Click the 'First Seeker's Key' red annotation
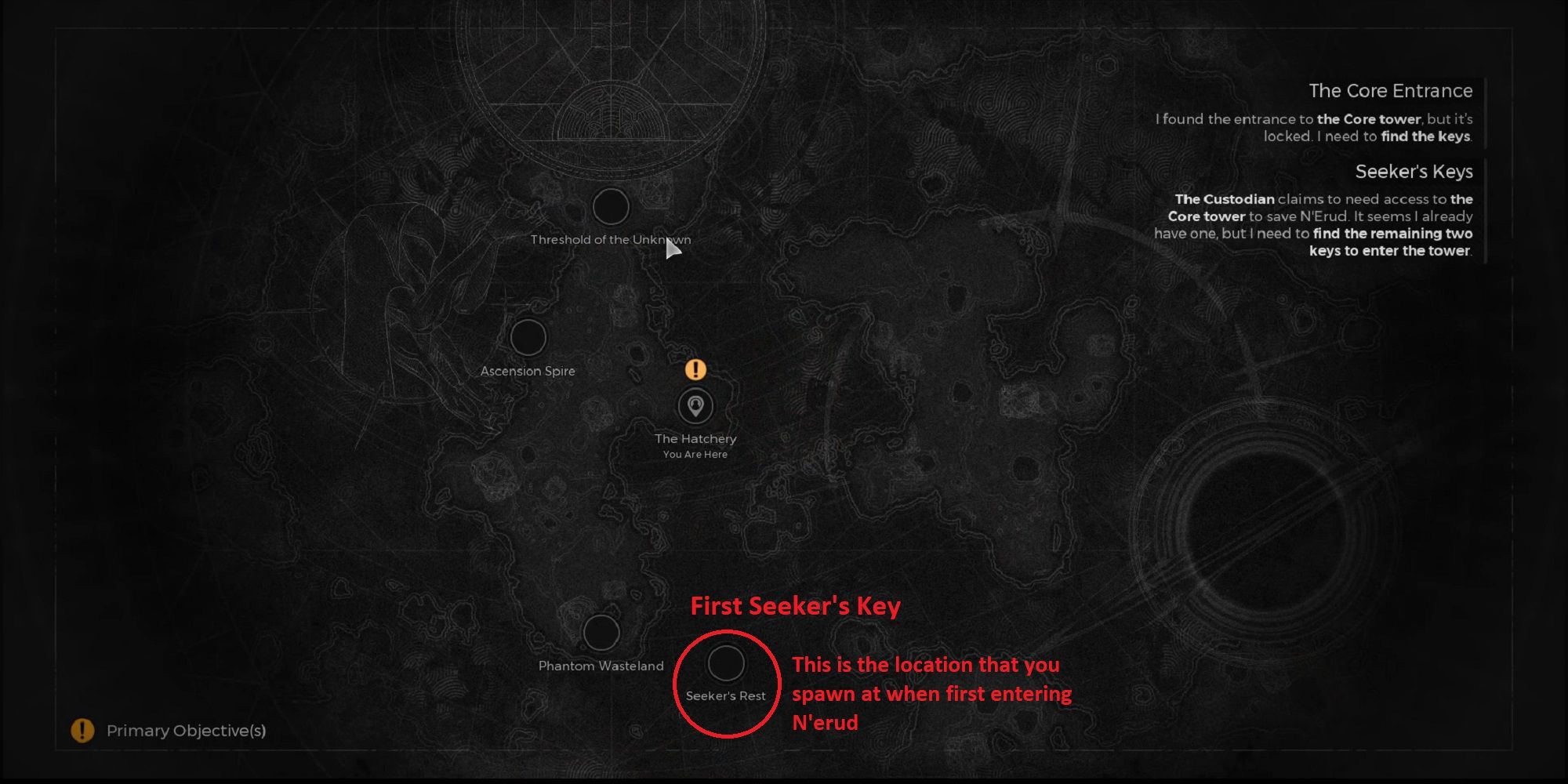Screen dimensions: 1568x784 coord(796,605)
